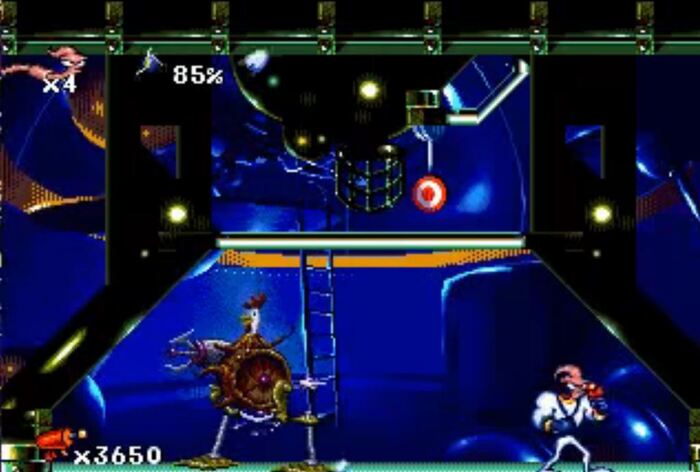Click the Earthworm Jim head lives icon
Image resolution: width=700 pixels, height=472 pixels.
[58, 66]
